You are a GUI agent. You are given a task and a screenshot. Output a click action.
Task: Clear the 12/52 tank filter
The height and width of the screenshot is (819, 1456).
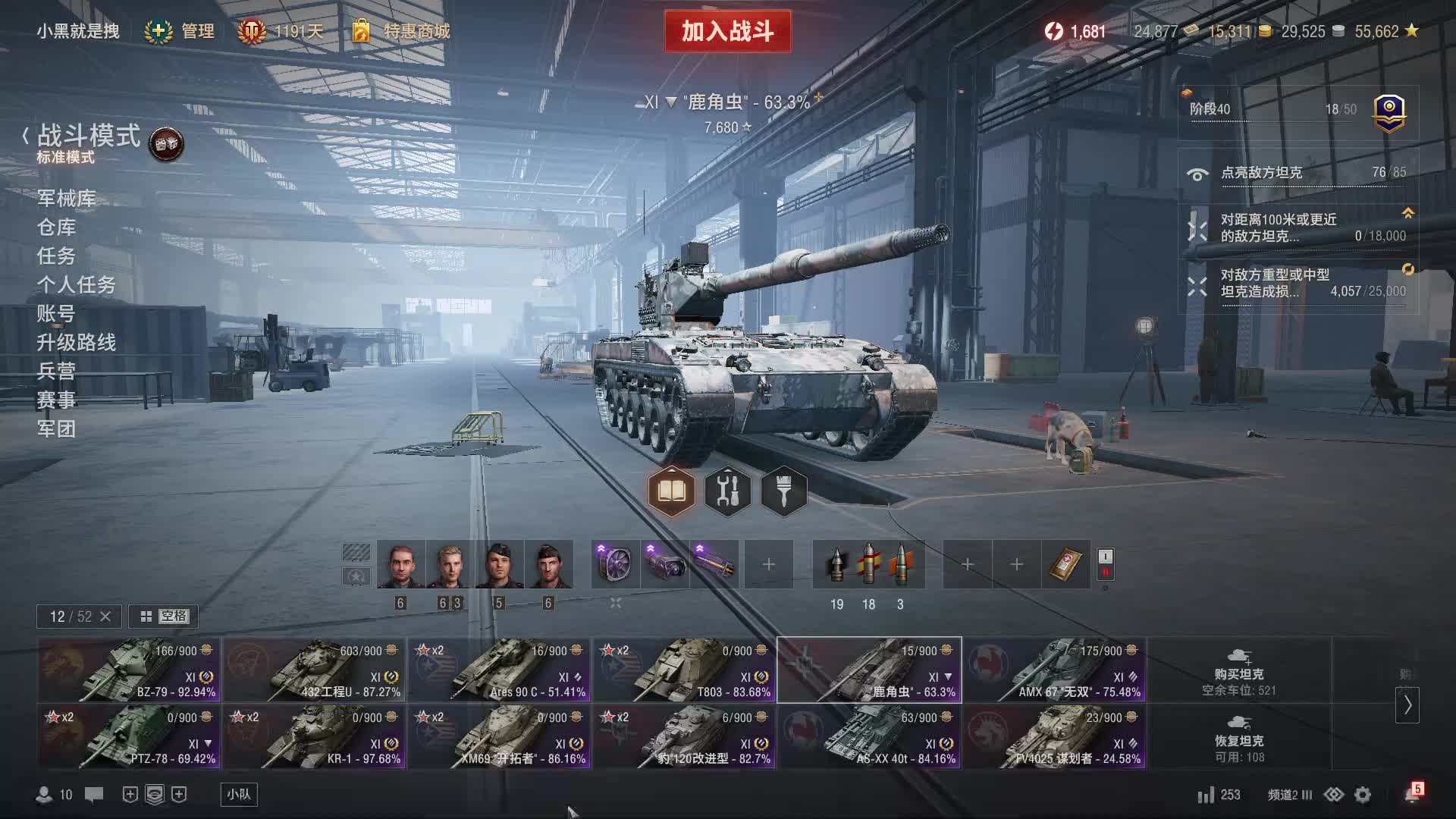(105, 617)
